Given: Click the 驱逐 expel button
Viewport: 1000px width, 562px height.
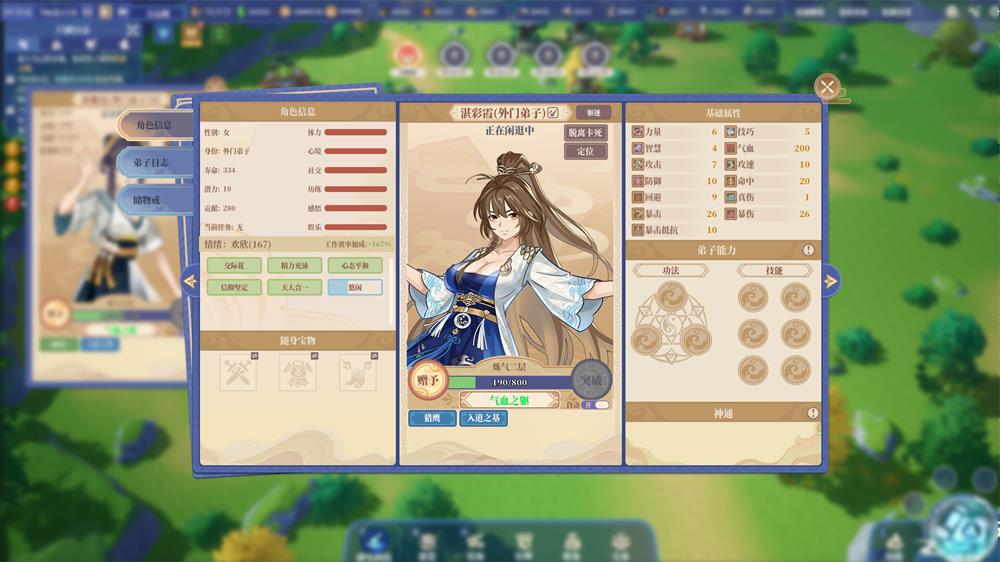Looking at the screenshot, I should click(x=593, y=113).
